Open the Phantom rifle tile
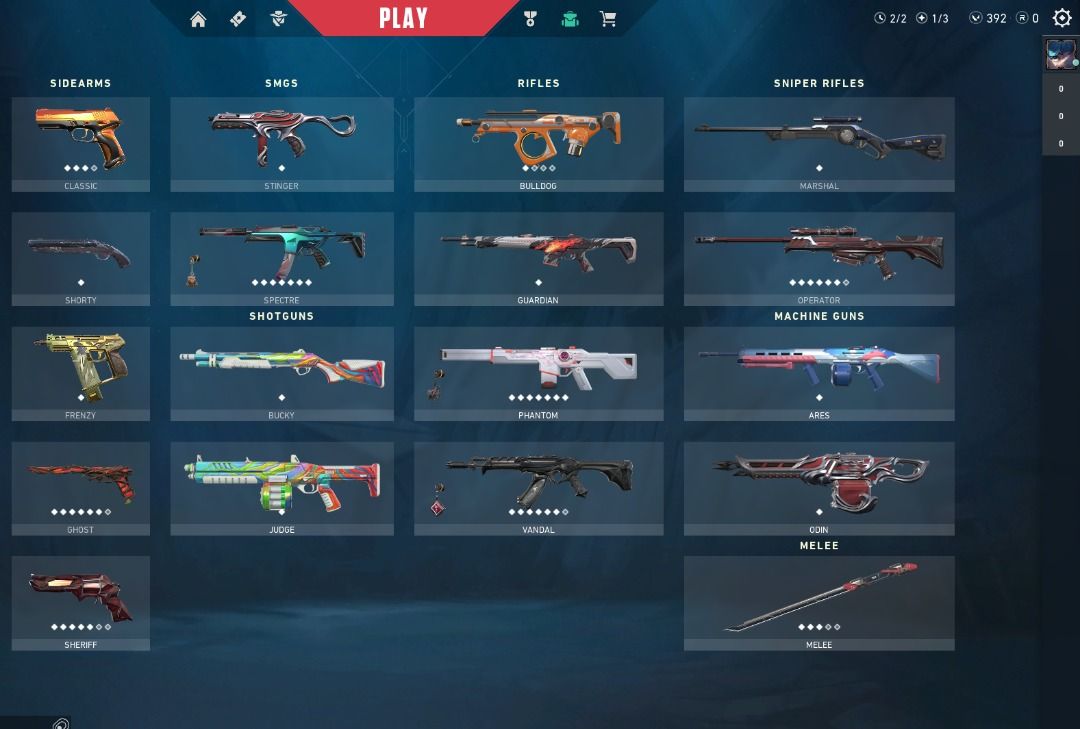Image resolution: width=1080 pixels, height=729 pixels. tap(538, 373)
